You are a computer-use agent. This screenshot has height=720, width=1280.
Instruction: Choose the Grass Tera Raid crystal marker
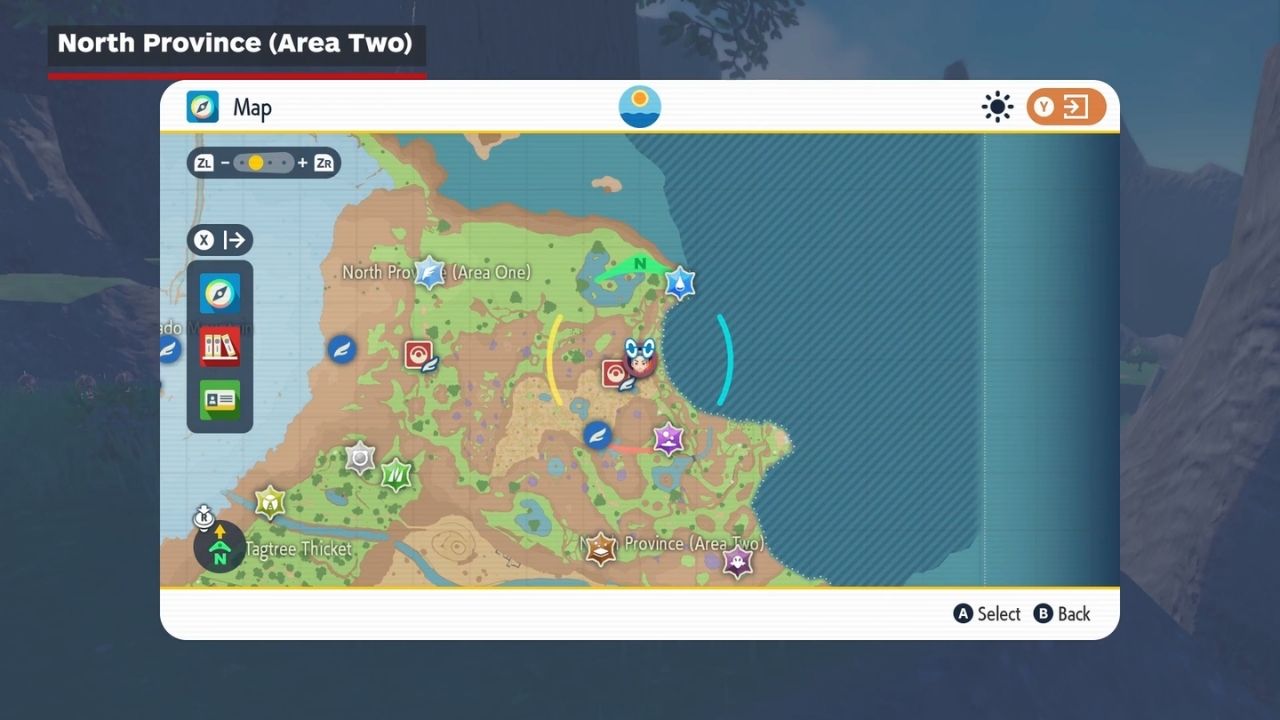tap(397, 472)
